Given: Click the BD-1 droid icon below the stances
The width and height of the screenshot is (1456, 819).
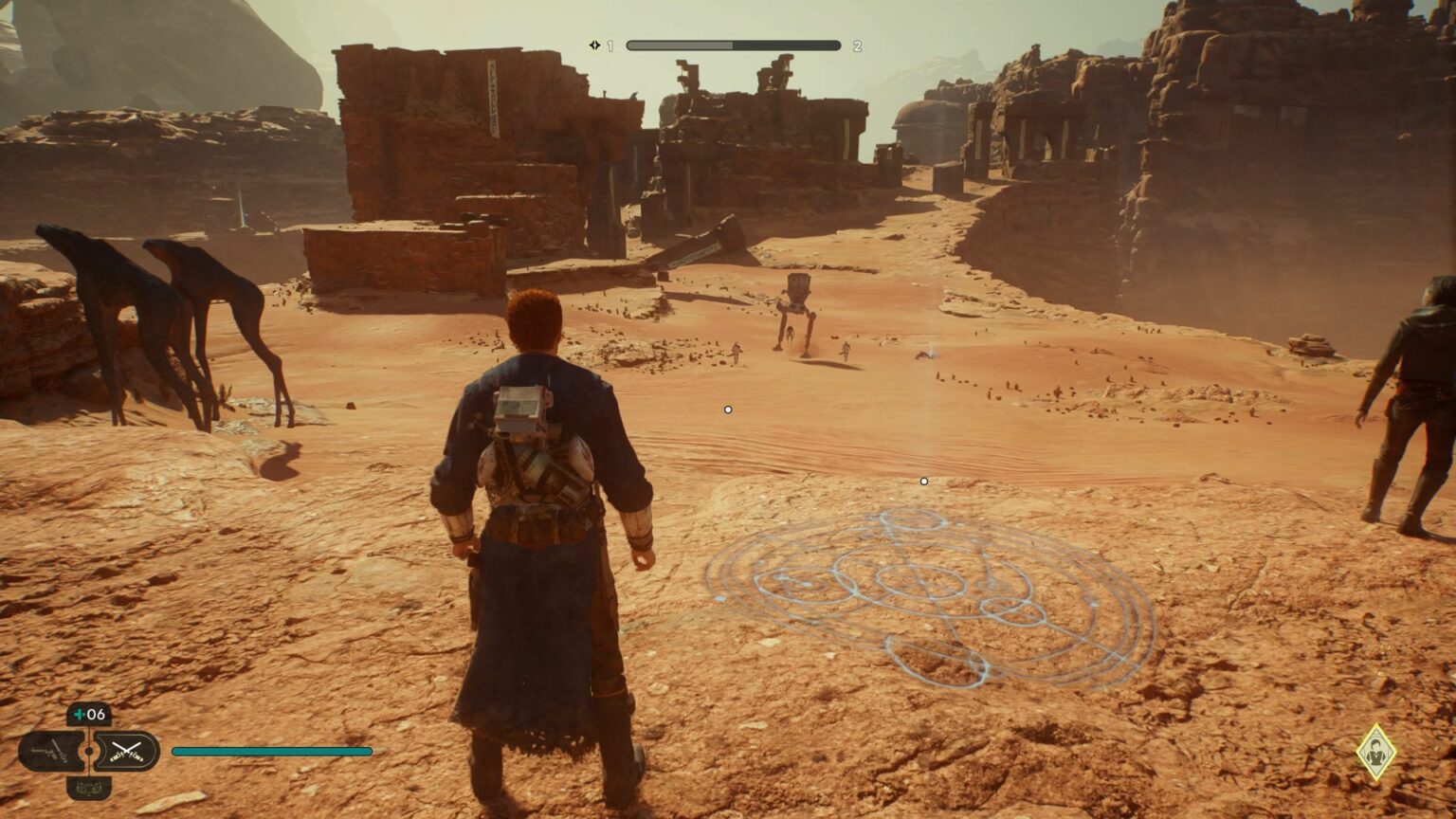Looking at the screenshot, I should coord(88,789).
